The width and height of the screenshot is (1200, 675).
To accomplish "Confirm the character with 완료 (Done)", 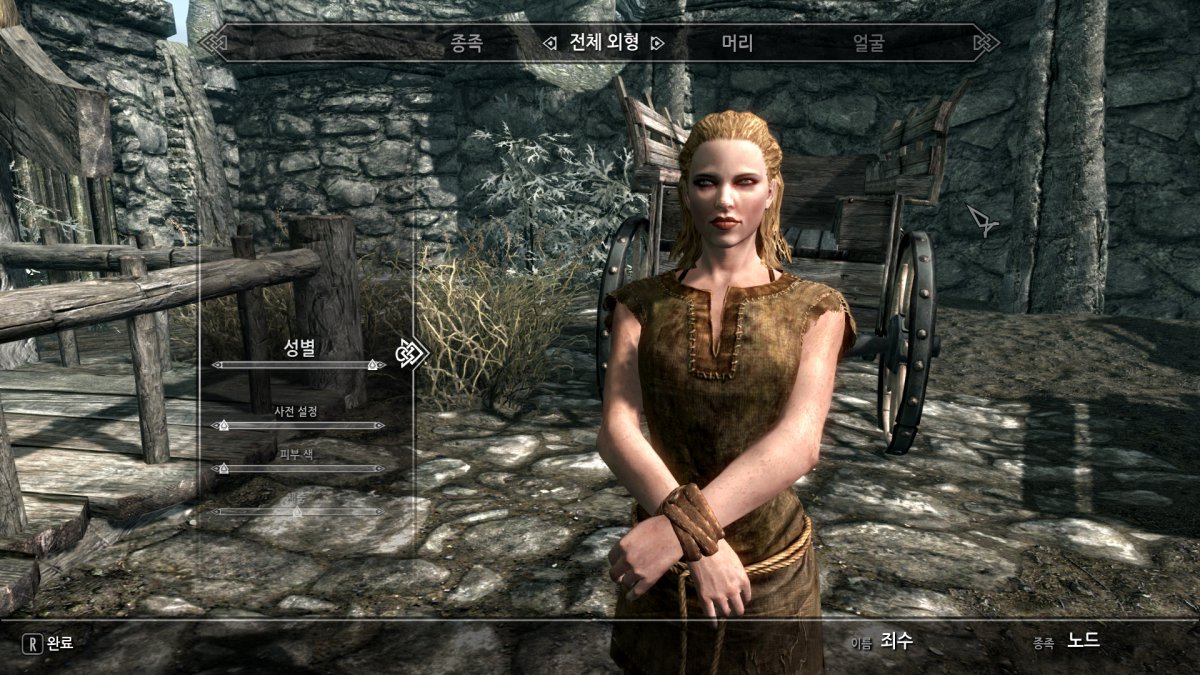I will click(x=50, y=642).
